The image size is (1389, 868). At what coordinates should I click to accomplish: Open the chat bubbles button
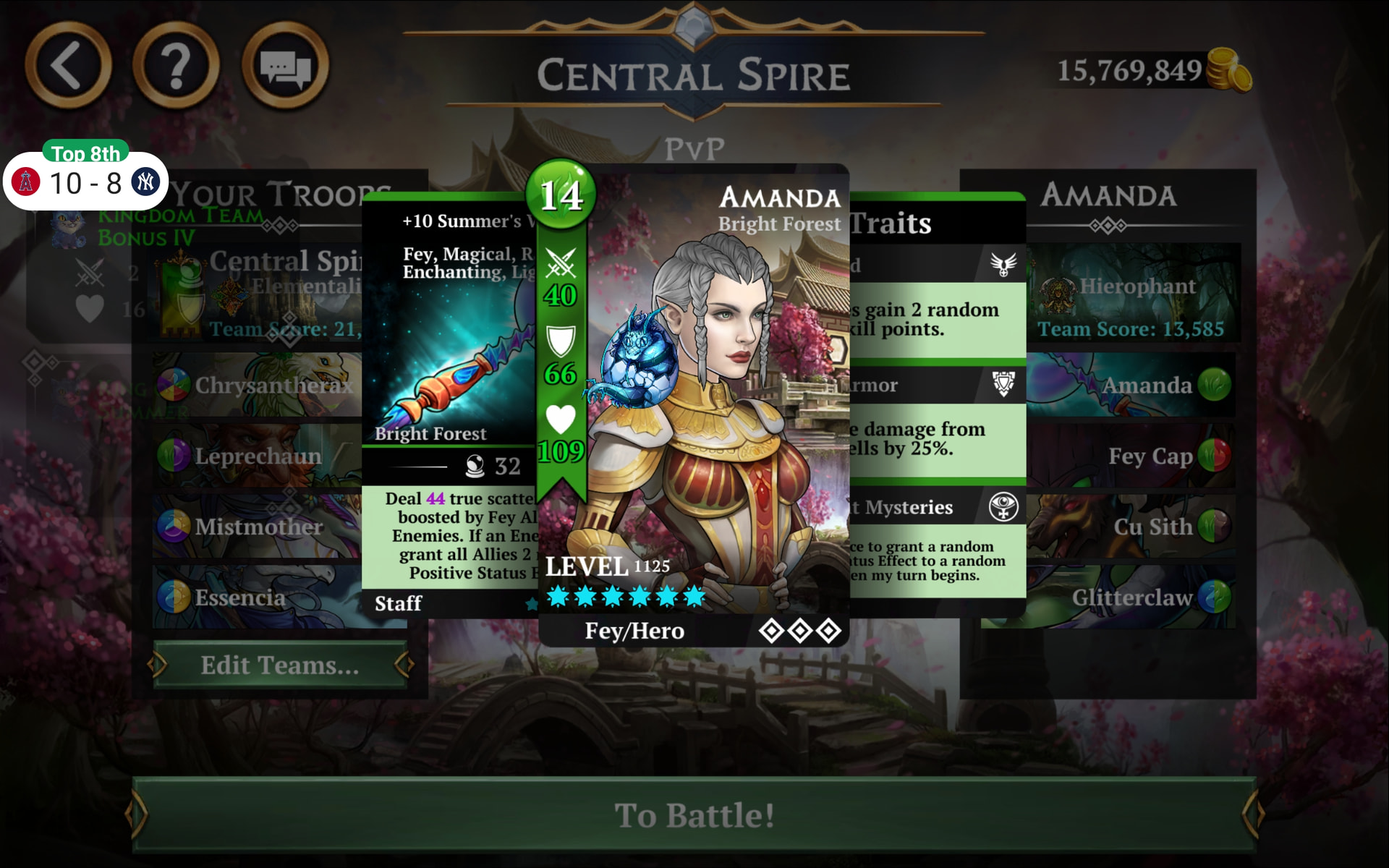click(x=285, y=66)
